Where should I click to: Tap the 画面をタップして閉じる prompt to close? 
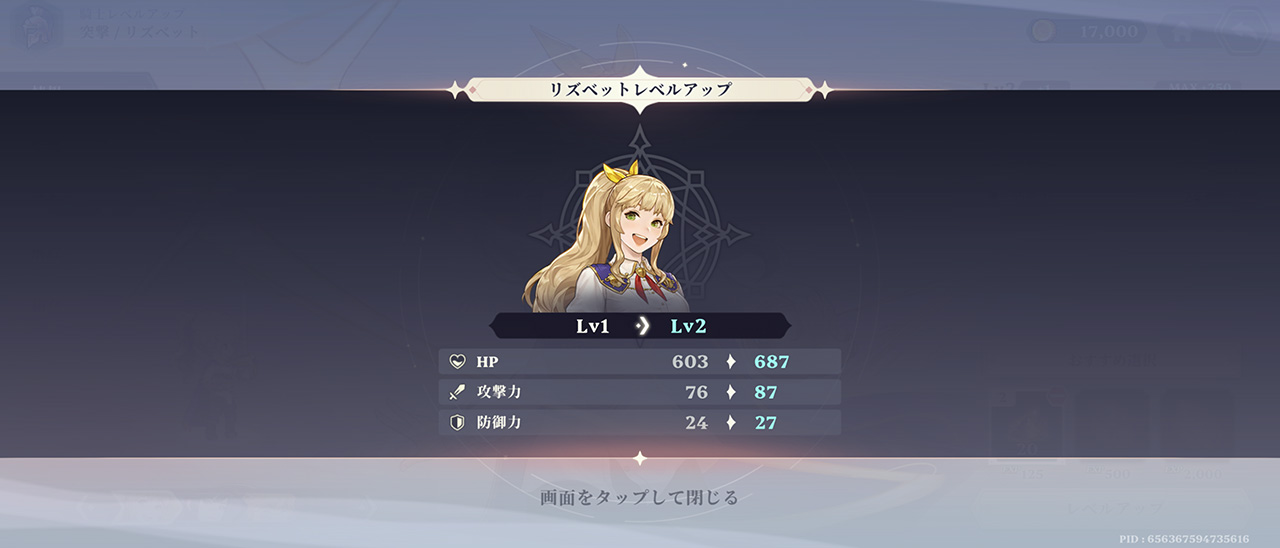pyautogui.click(x=639, y=497)
